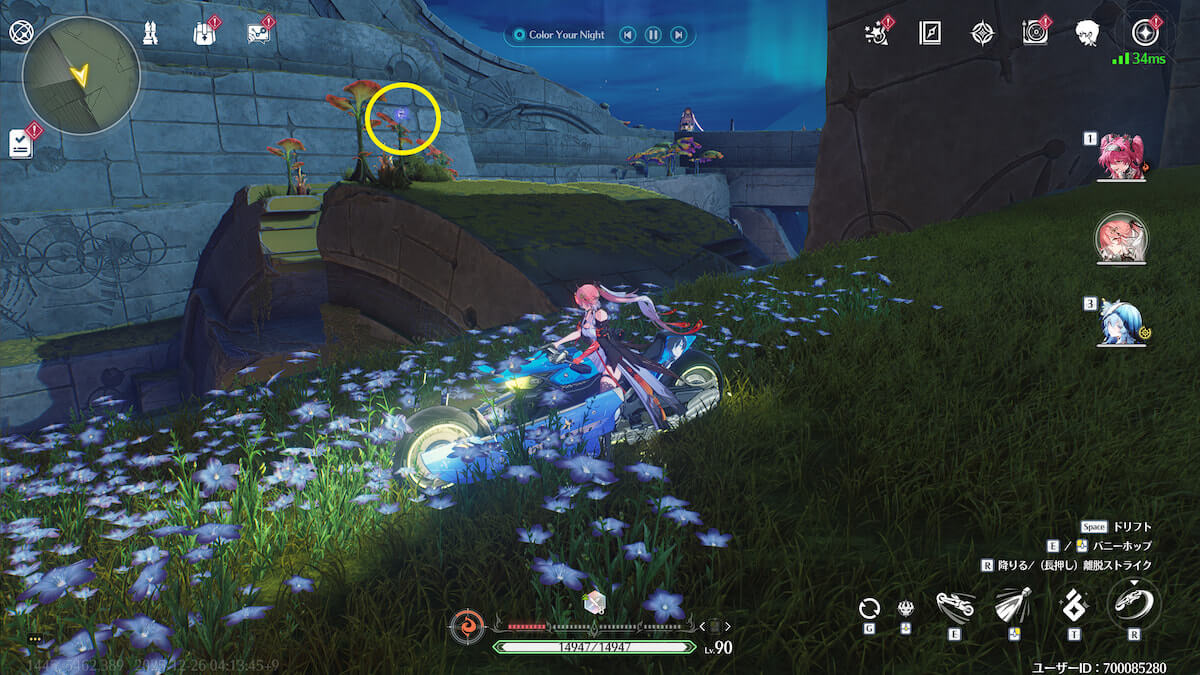This screenshot has width=1200, height=675.
Task: Skip to next track in music player
Action: (679, 35)
